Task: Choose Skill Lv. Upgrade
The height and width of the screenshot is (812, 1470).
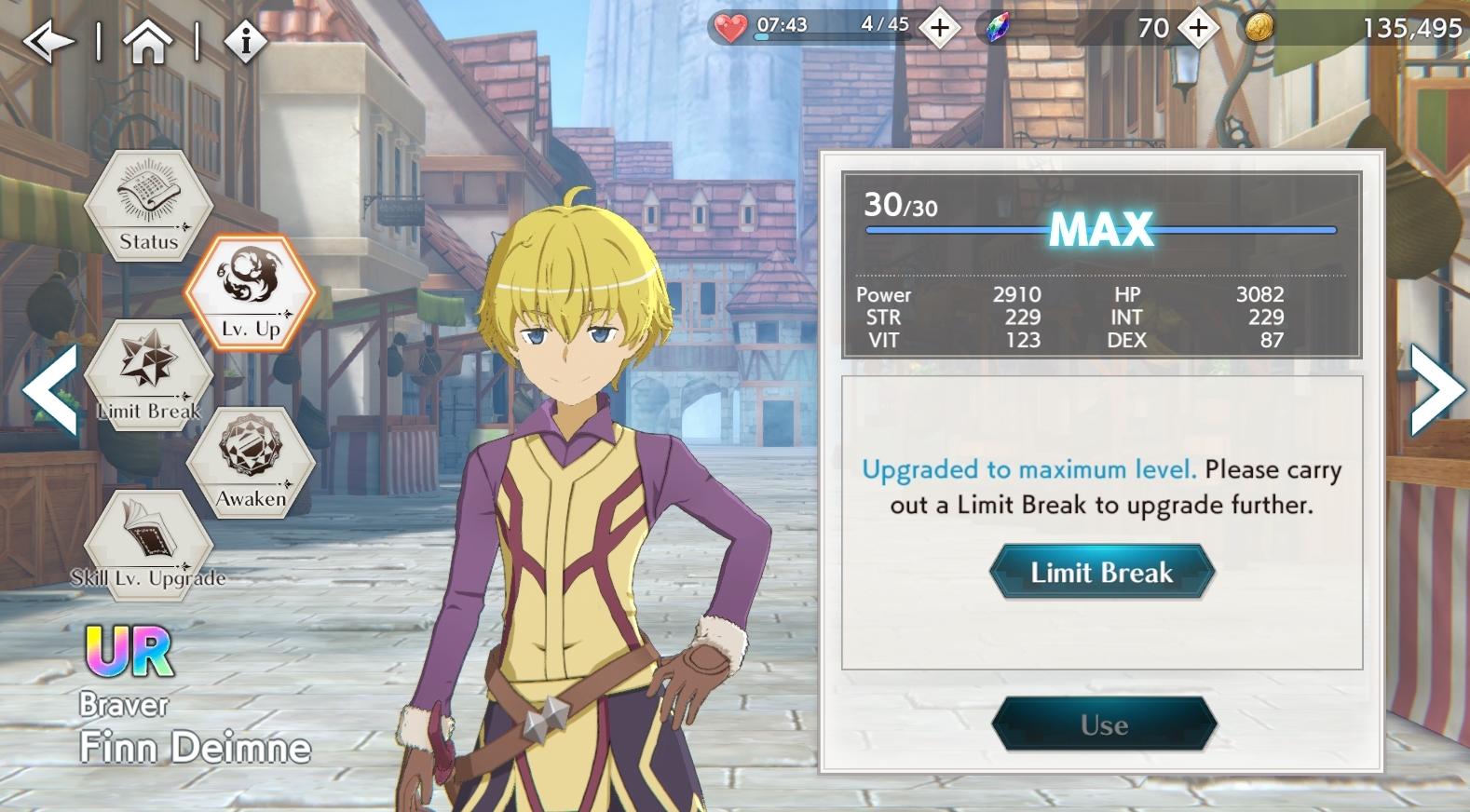Action: (x=148, y=545)
